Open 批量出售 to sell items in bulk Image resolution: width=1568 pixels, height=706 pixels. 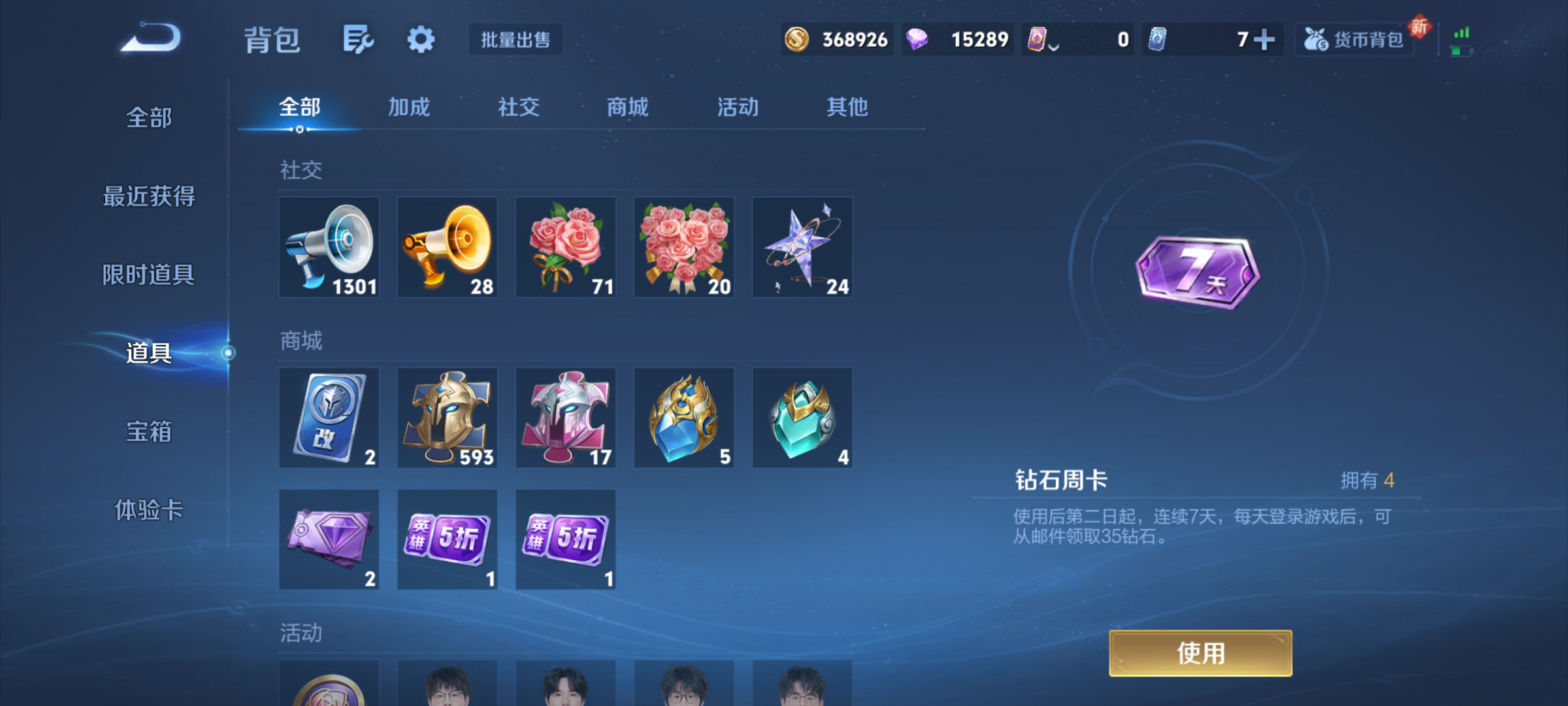pos(515,39)
